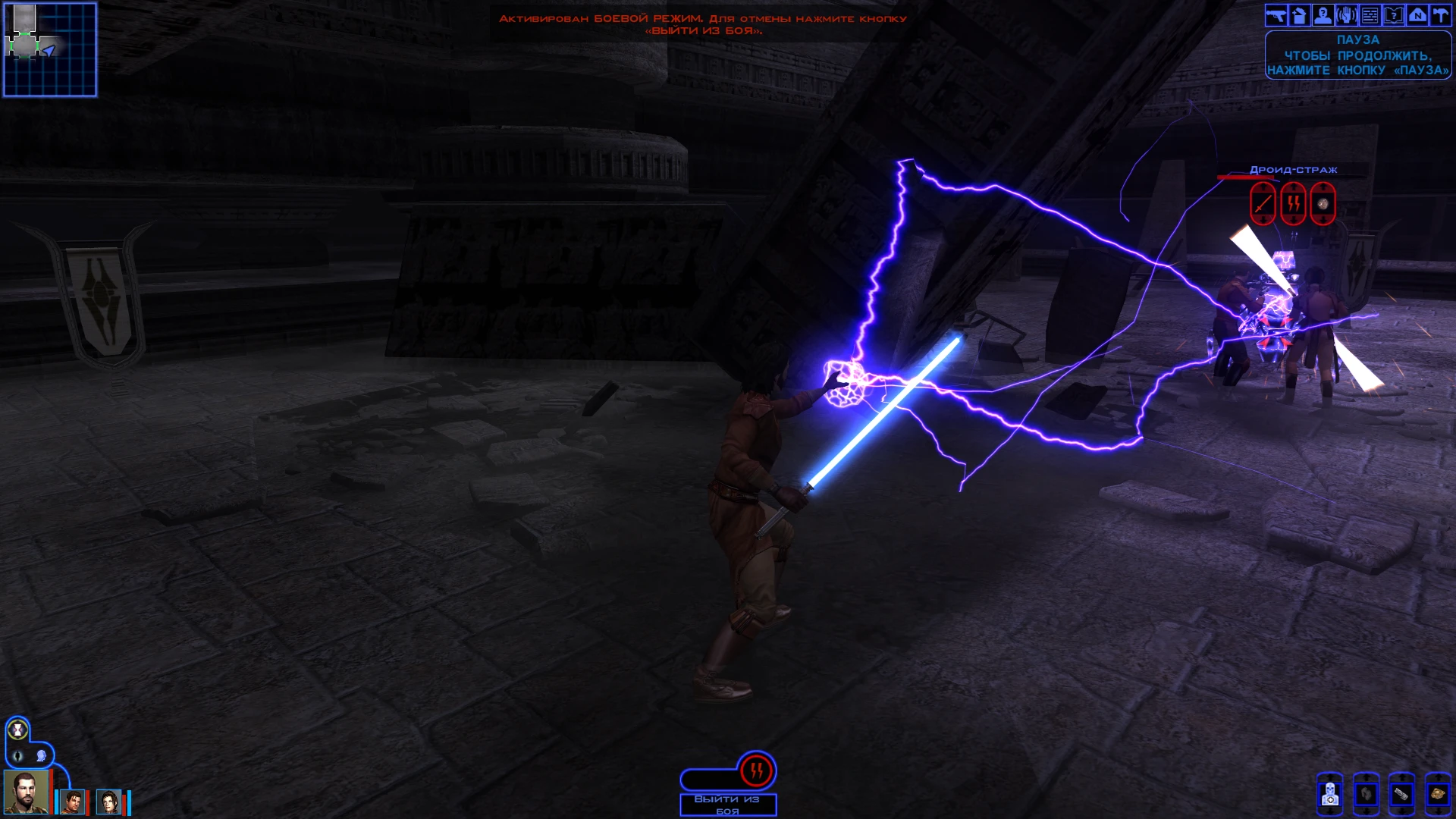
Task: Toggle the hourglass combat pause
Action: click(17, 729)
